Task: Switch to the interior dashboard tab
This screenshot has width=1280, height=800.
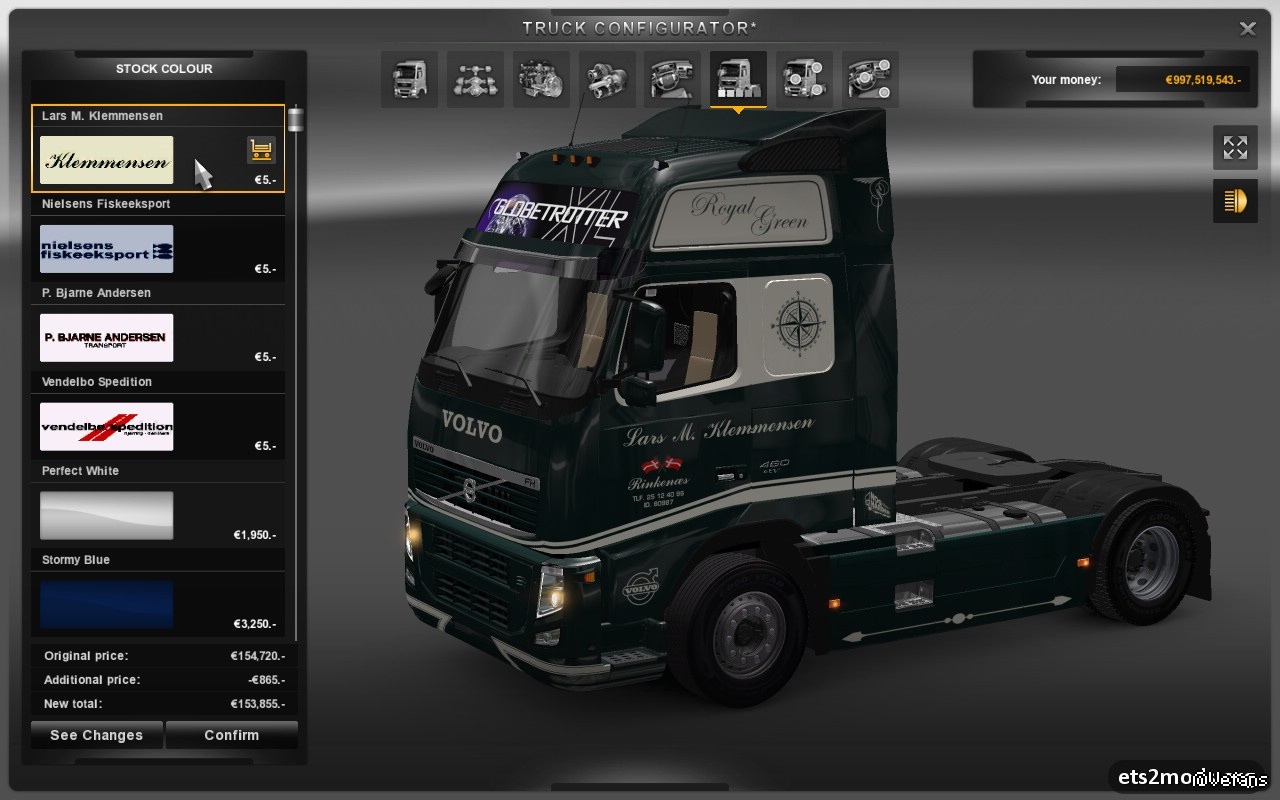Action: point(672,79)
